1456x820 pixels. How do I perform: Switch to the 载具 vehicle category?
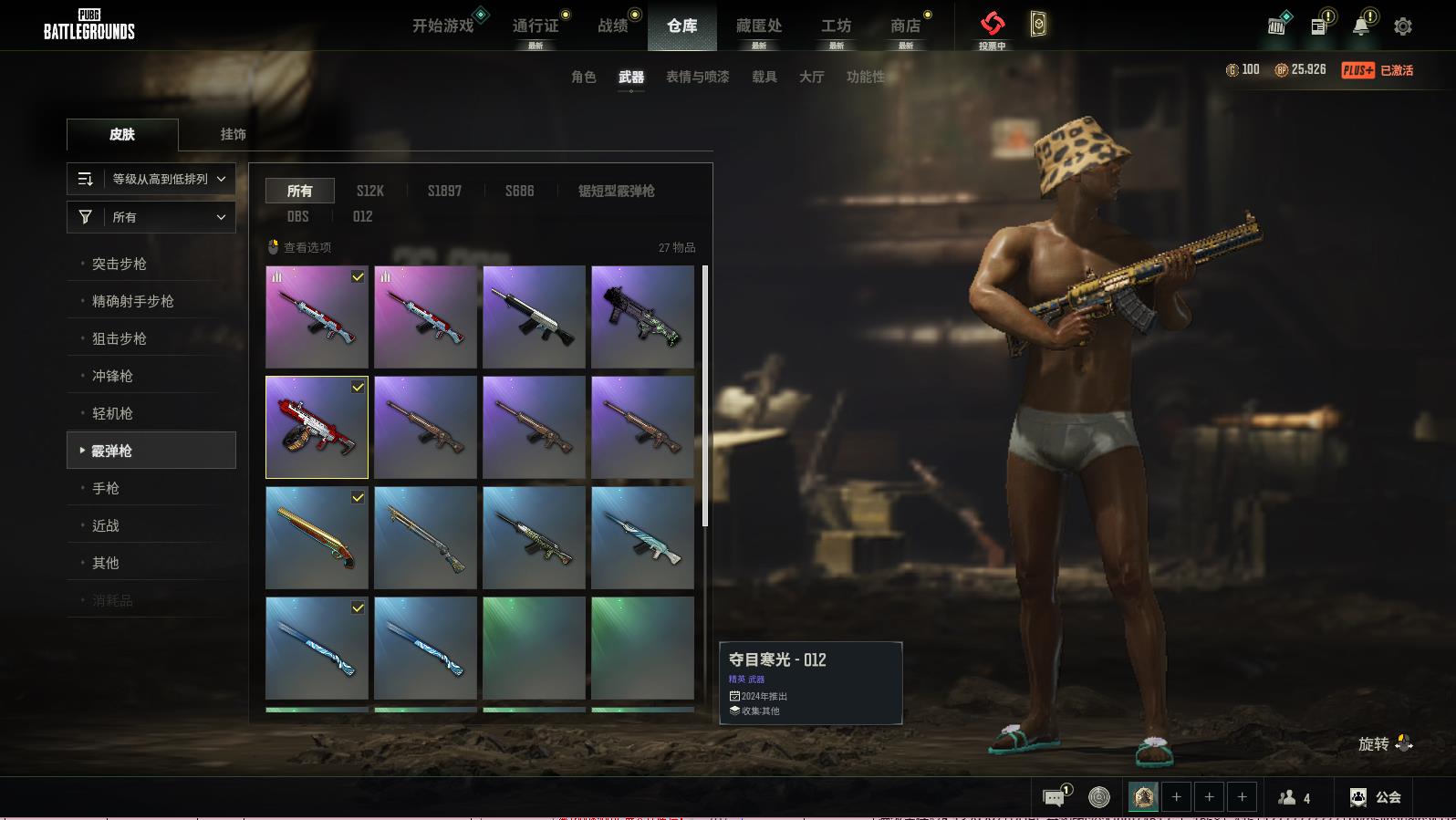click(764, 77)
